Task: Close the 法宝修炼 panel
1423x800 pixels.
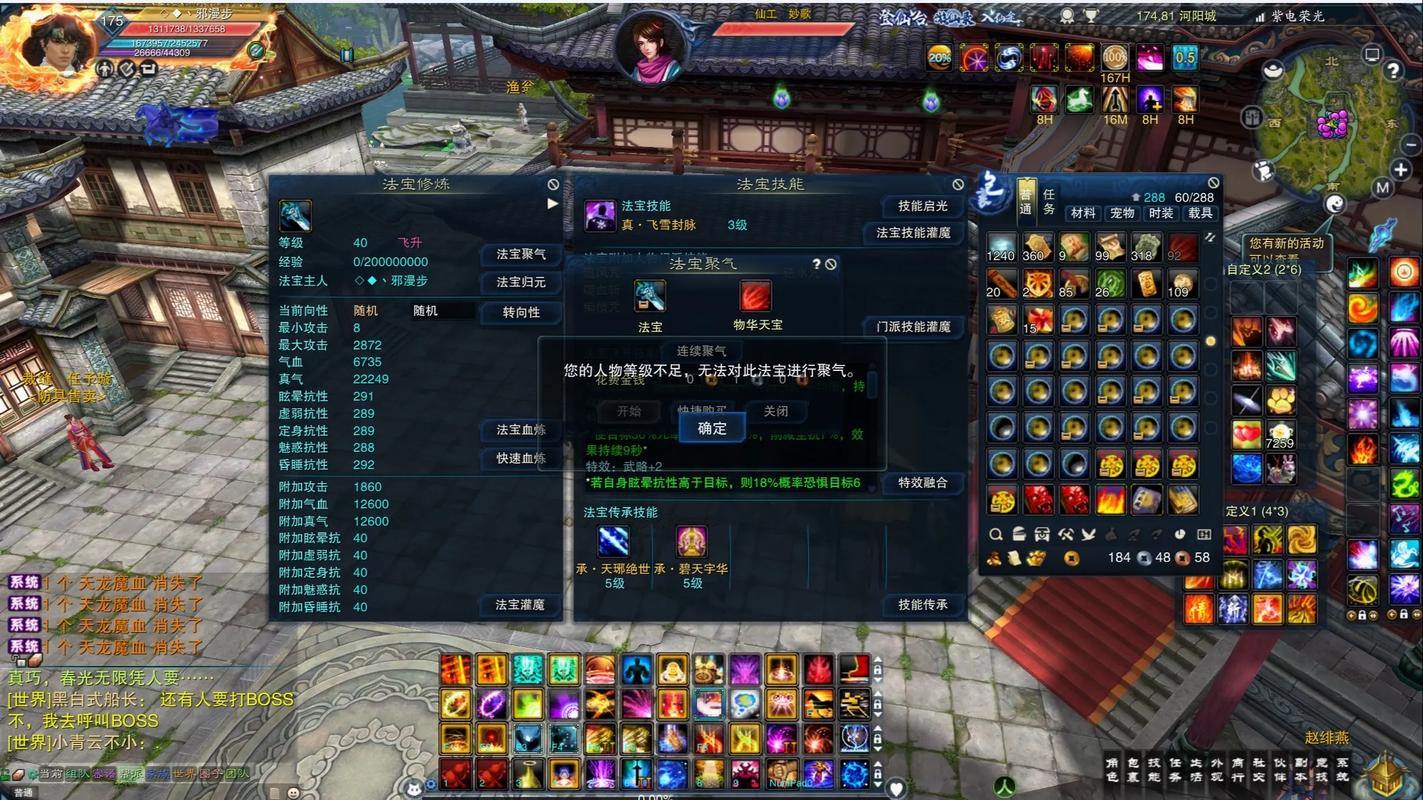Action: [x=553, y=185]
